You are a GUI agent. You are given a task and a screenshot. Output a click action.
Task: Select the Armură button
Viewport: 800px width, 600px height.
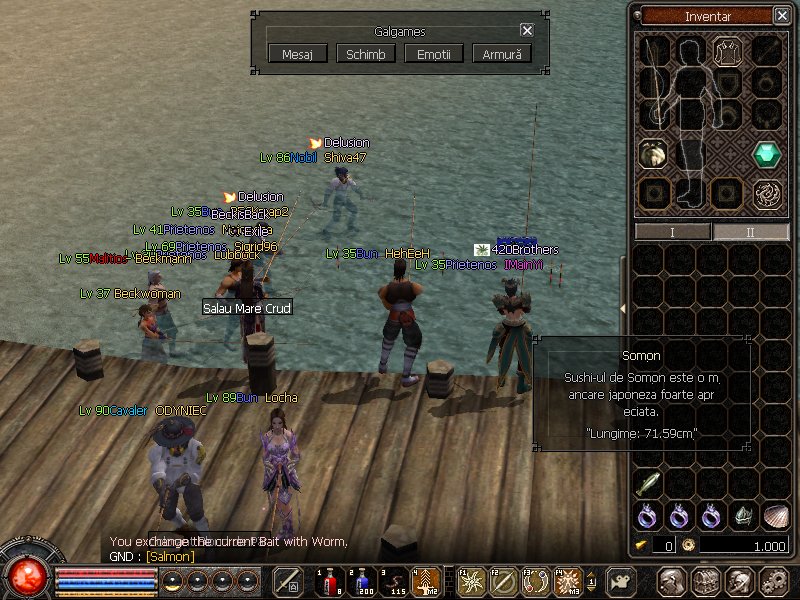click(x=501, y=54)
